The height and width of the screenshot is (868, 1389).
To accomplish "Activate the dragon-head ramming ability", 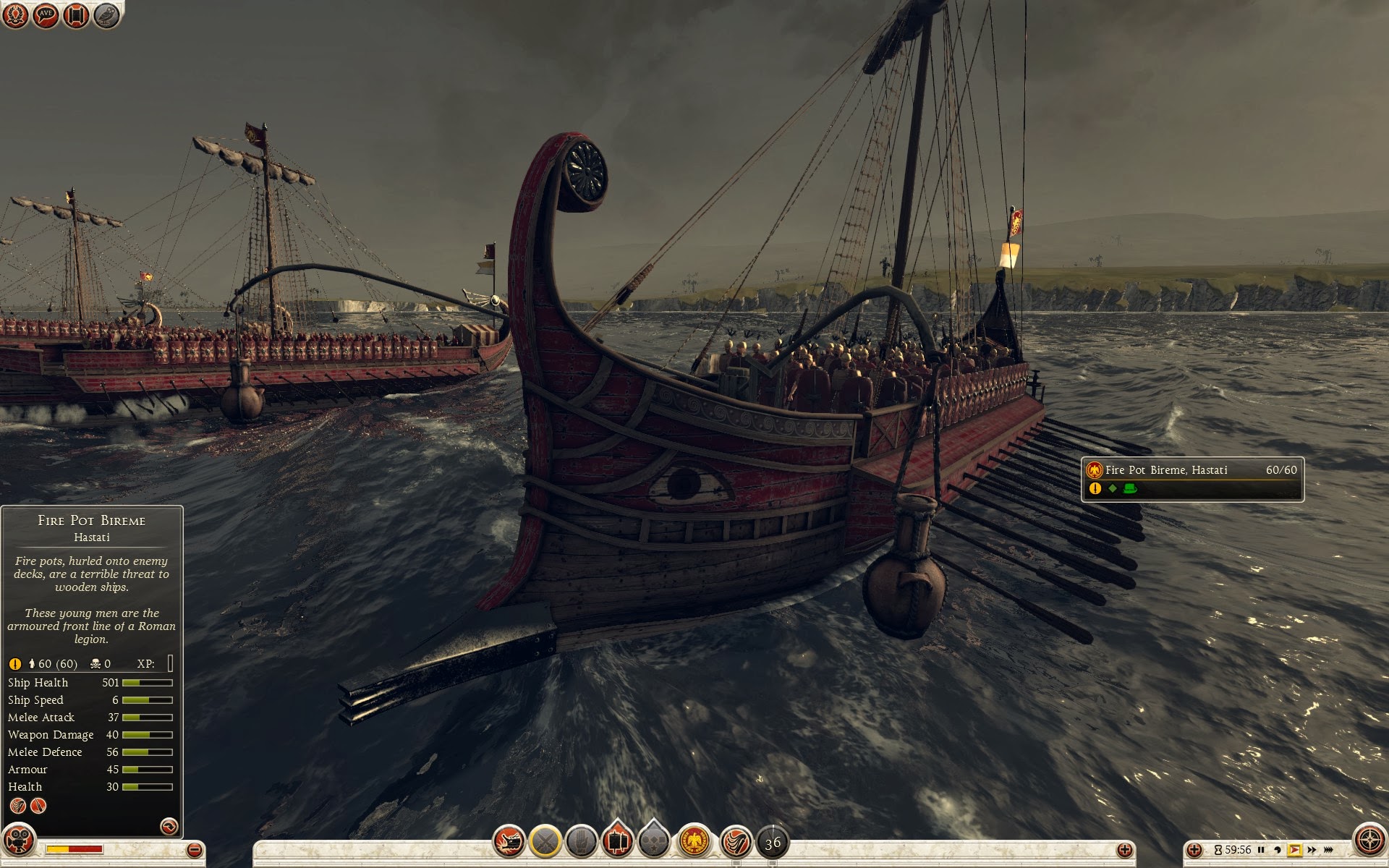I will [x=509, y=842].
